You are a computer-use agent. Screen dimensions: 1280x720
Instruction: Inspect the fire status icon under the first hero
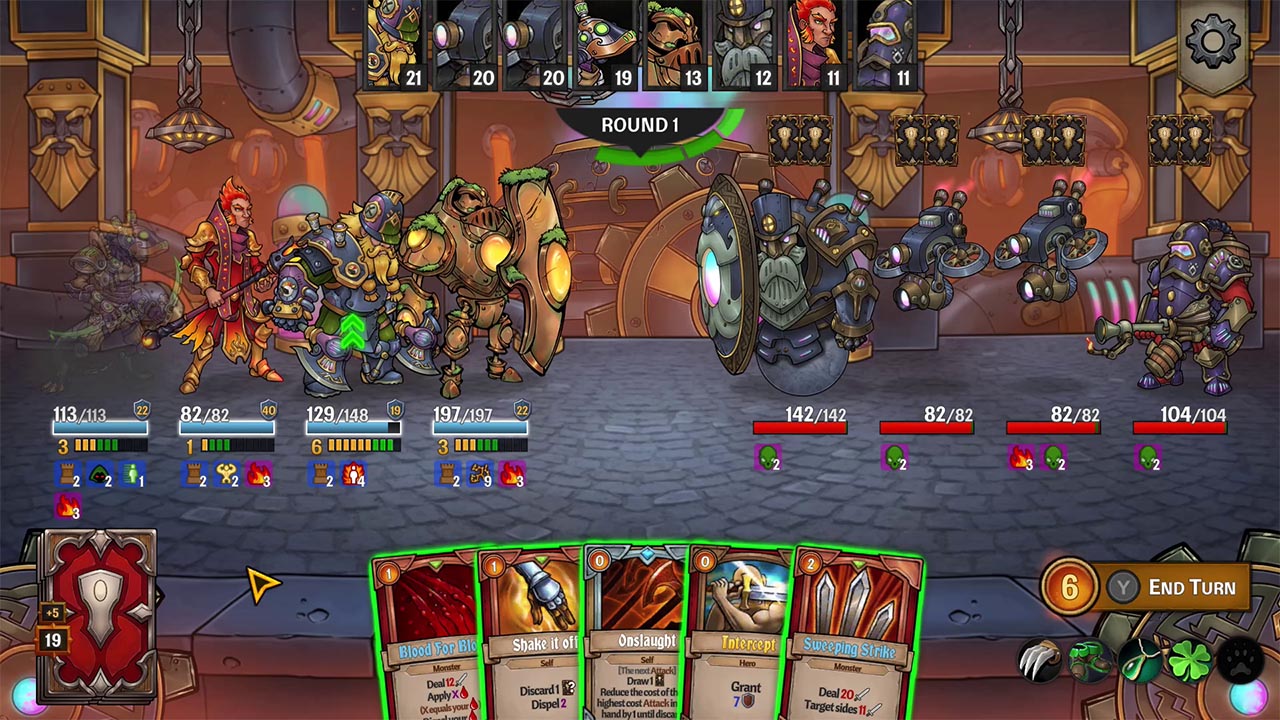(x=66, y=506)
